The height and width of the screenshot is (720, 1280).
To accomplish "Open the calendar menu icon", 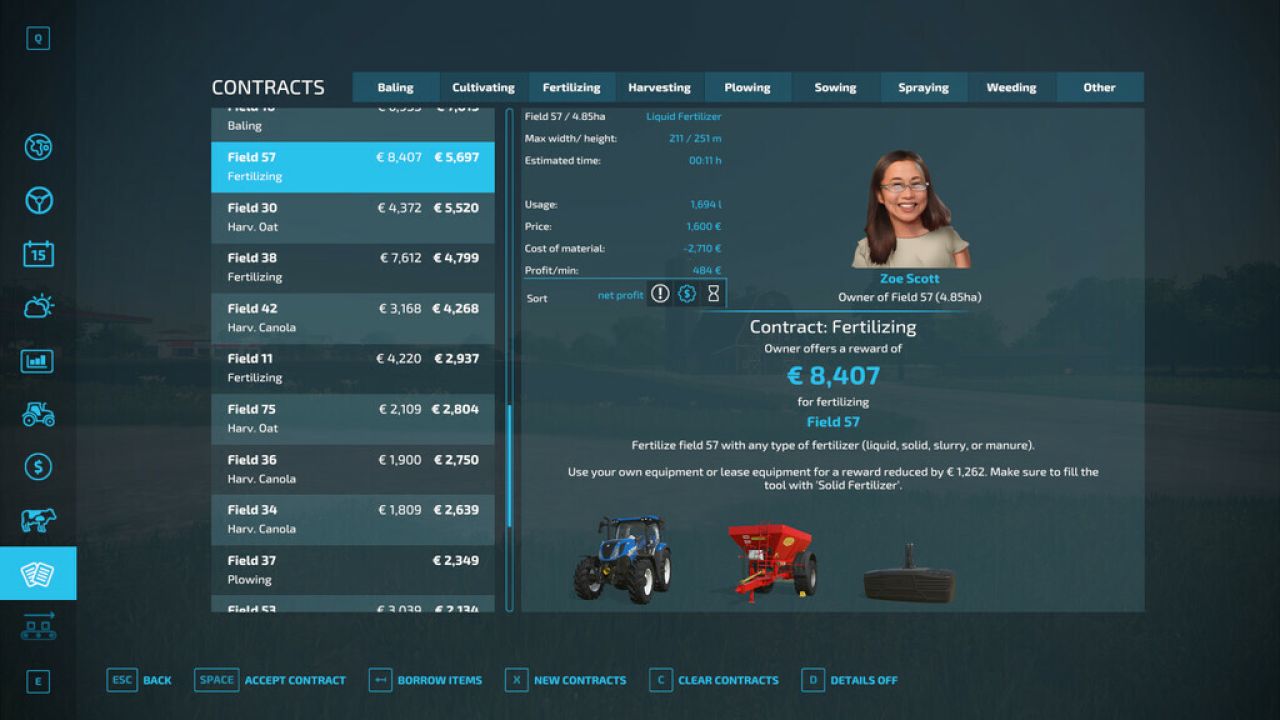I will [x=37, y=253].
